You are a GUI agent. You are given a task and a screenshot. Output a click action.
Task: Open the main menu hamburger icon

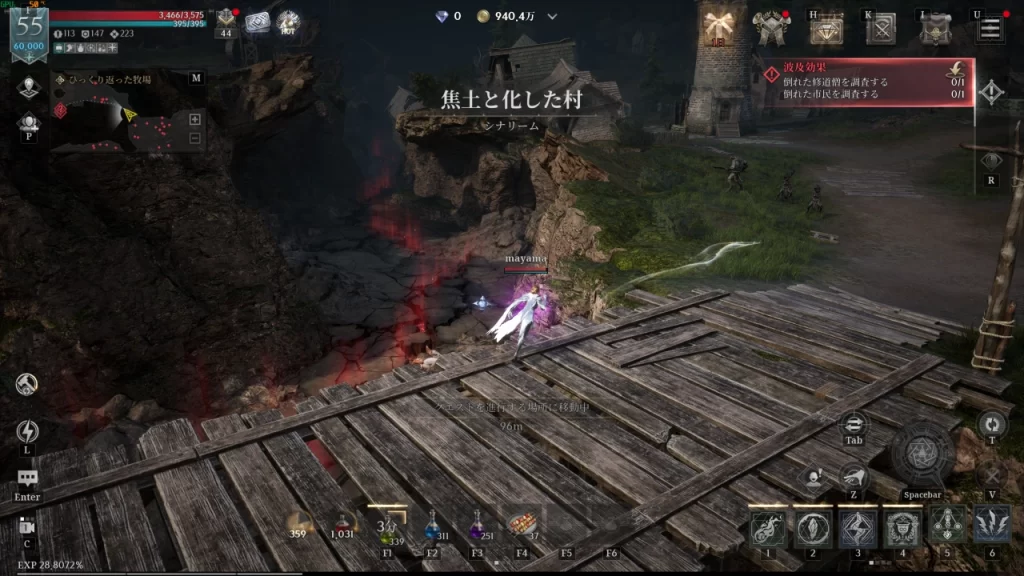(990, 28)
